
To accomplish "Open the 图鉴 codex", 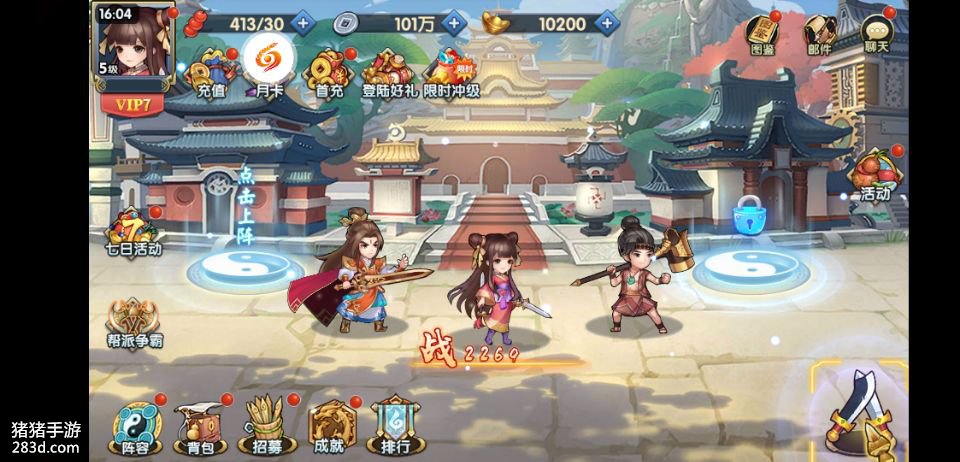I will [763, 36].
